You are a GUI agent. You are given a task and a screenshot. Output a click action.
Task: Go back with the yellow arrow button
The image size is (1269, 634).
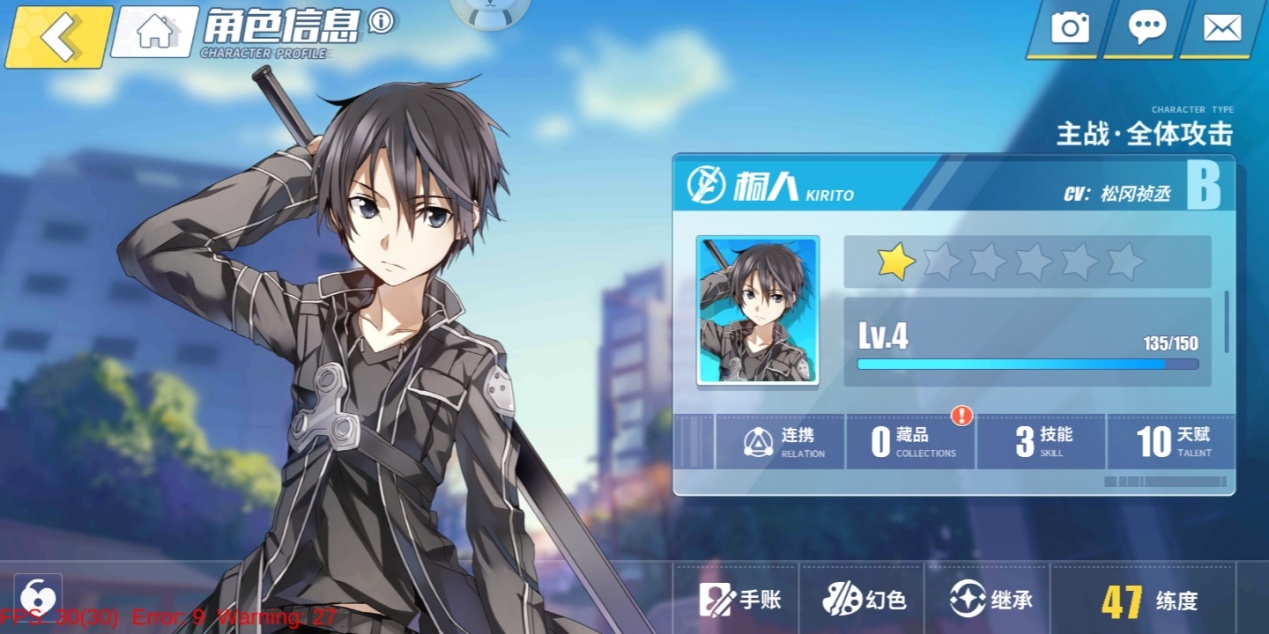click(59, 37)
